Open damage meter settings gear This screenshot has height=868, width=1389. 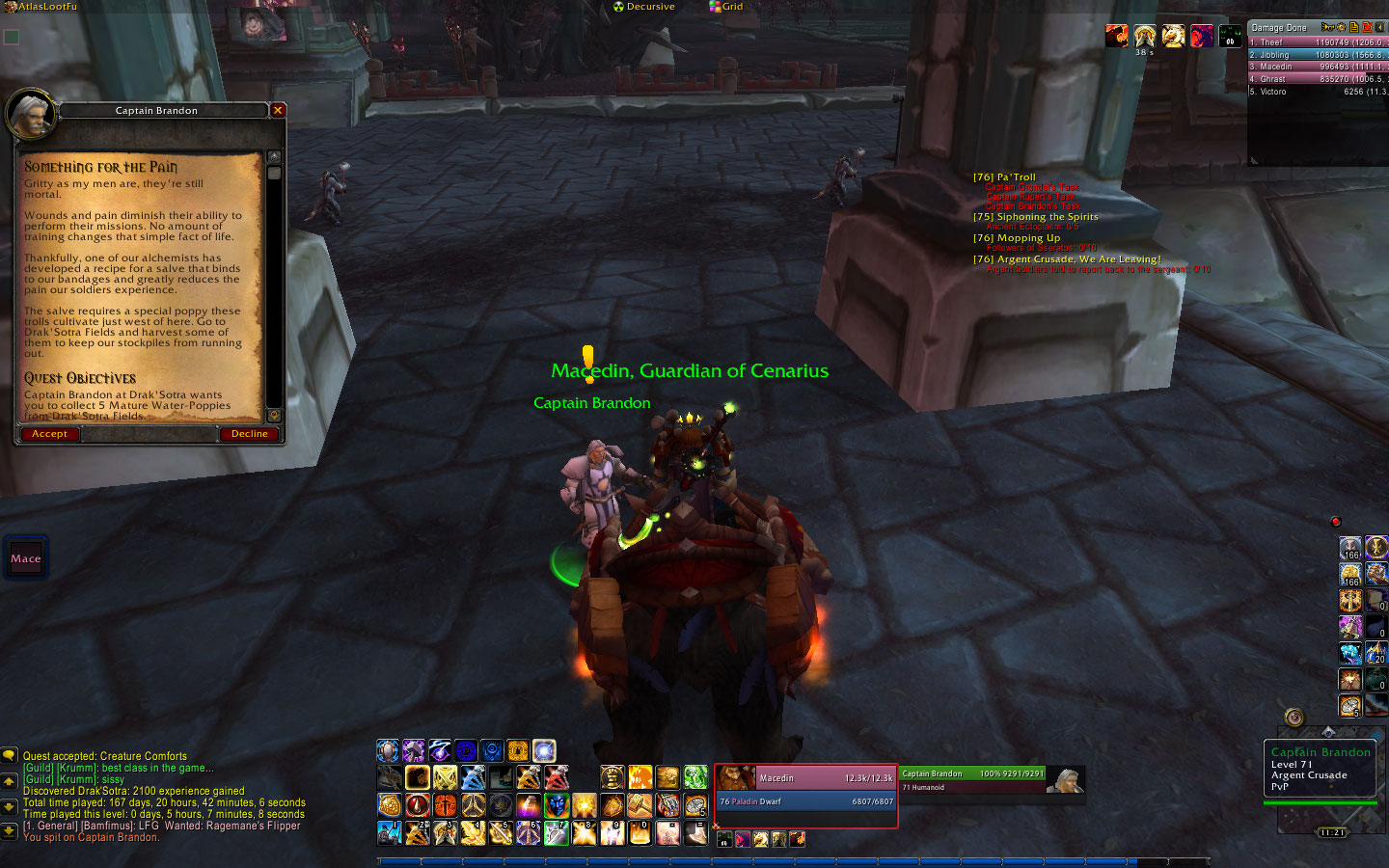[1341, 27]
